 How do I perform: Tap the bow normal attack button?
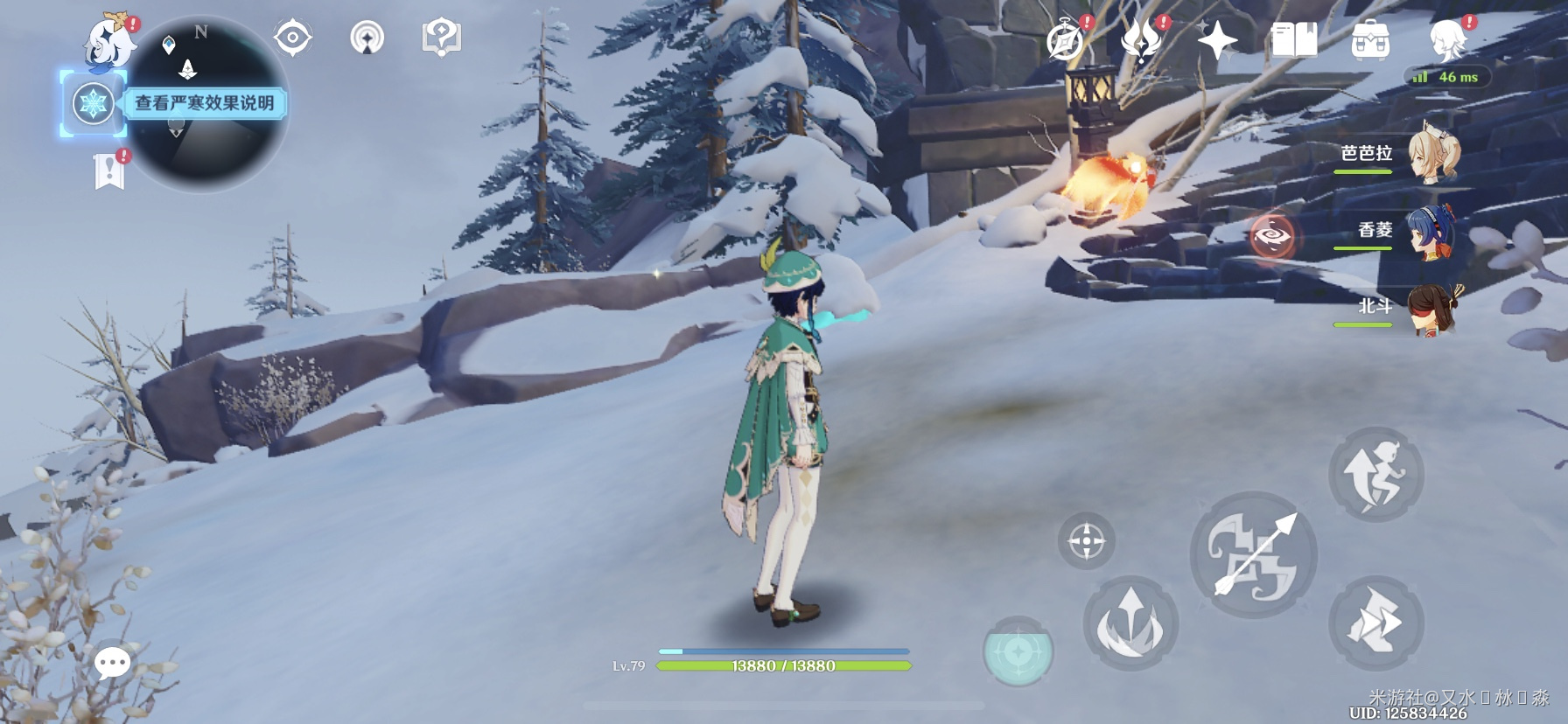pyautogui.click(x=1253, y=554)
